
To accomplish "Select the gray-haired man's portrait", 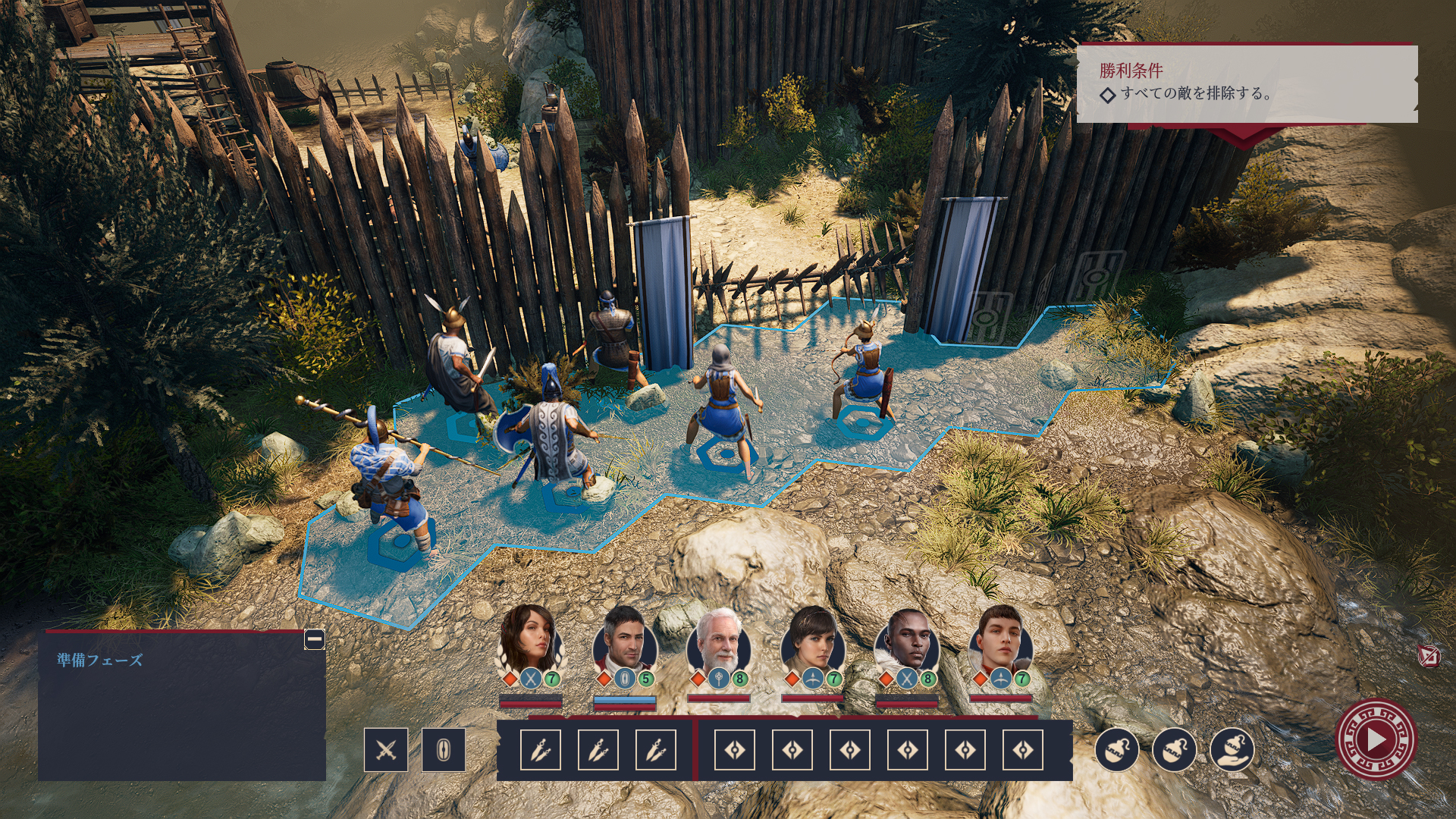I will click(x=624, y=642).
